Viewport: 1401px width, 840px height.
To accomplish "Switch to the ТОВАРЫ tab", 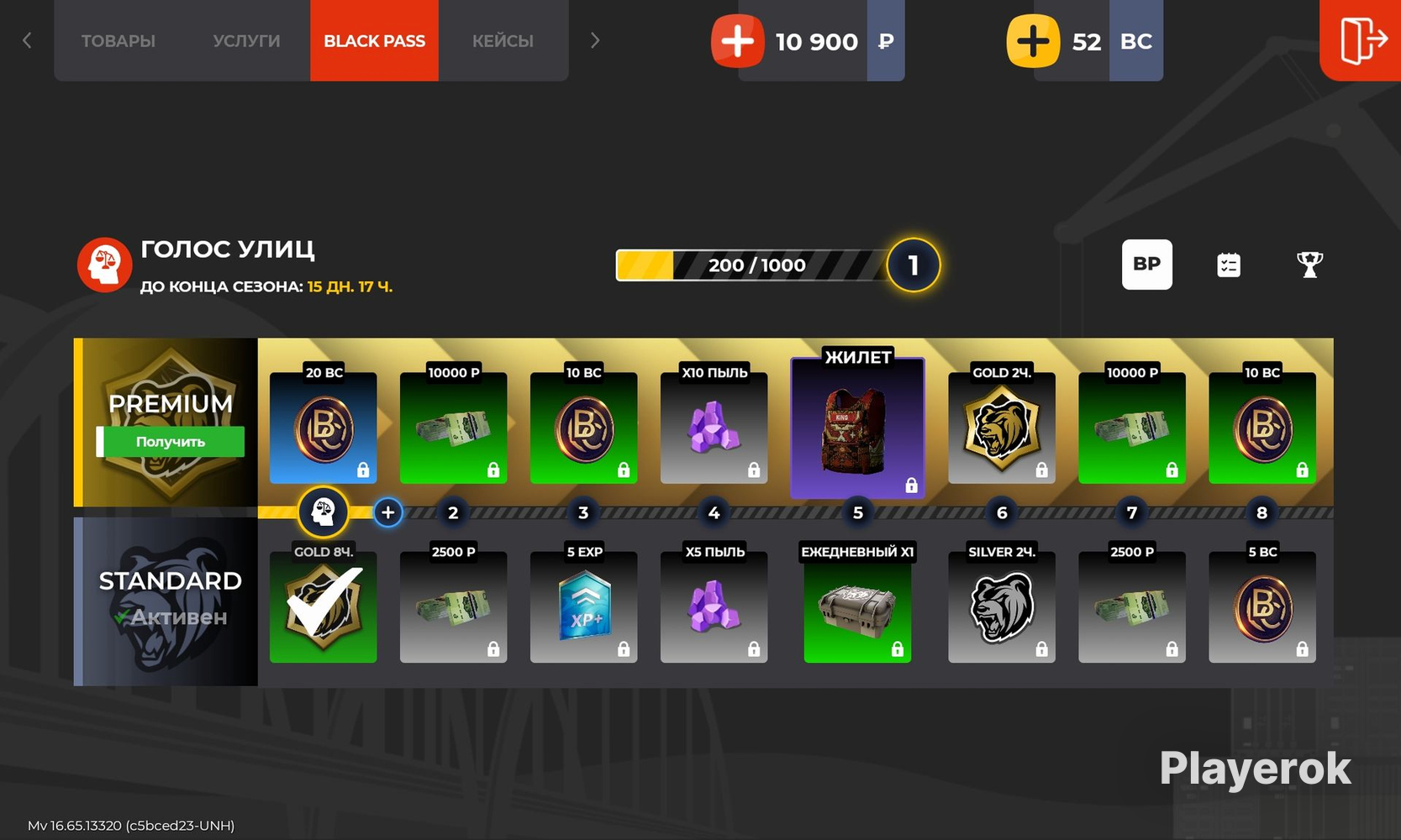I will (x=119, y=41).
